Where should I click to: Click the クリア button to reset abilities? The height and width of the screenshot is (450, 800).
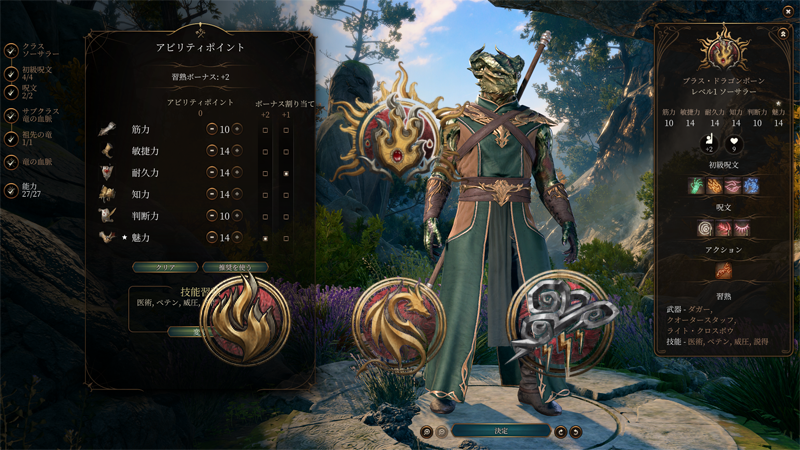point(165,268)
